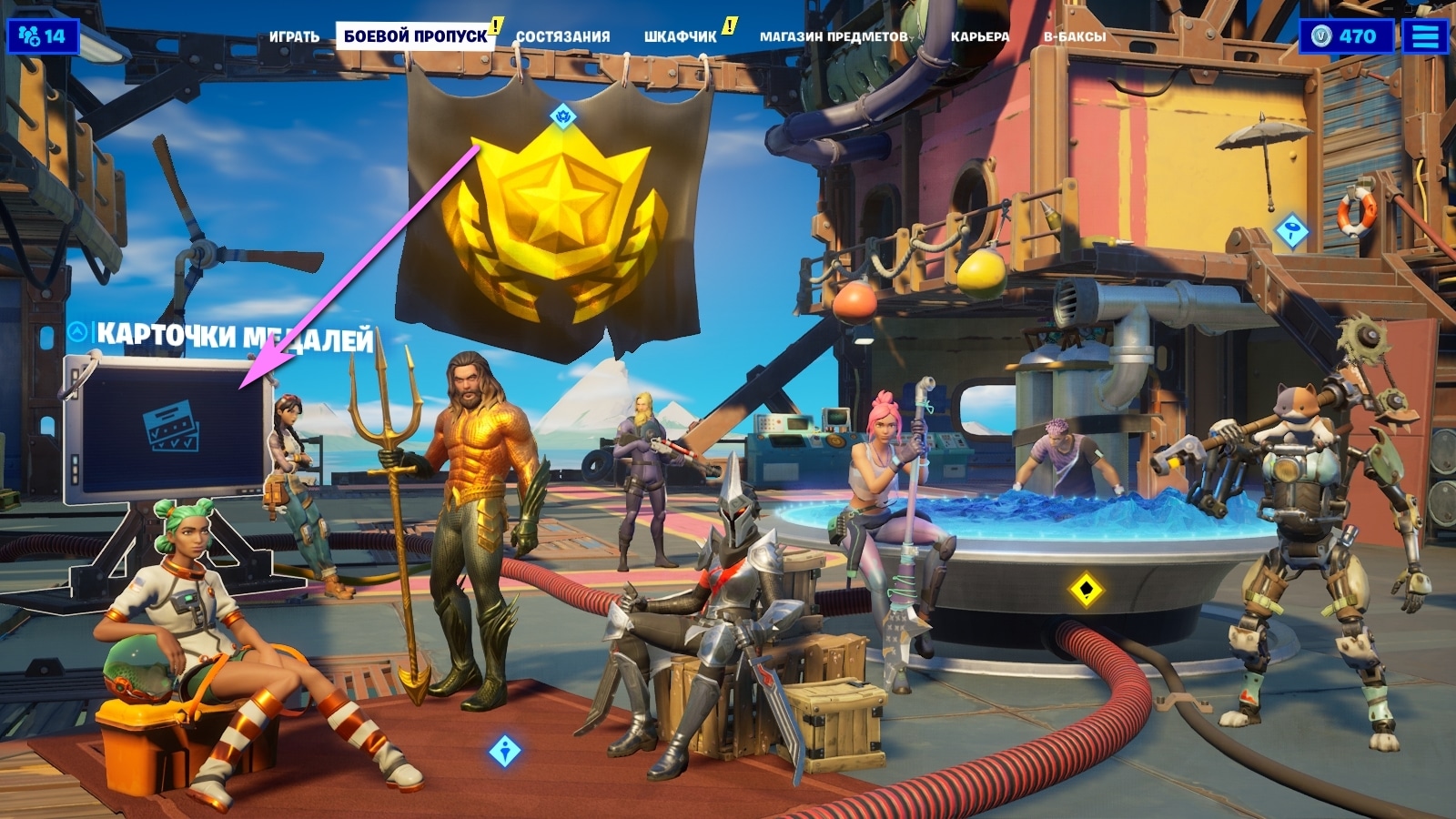Open the БОЕВОЙ ПРОПУСК tab

coord(415,36)
